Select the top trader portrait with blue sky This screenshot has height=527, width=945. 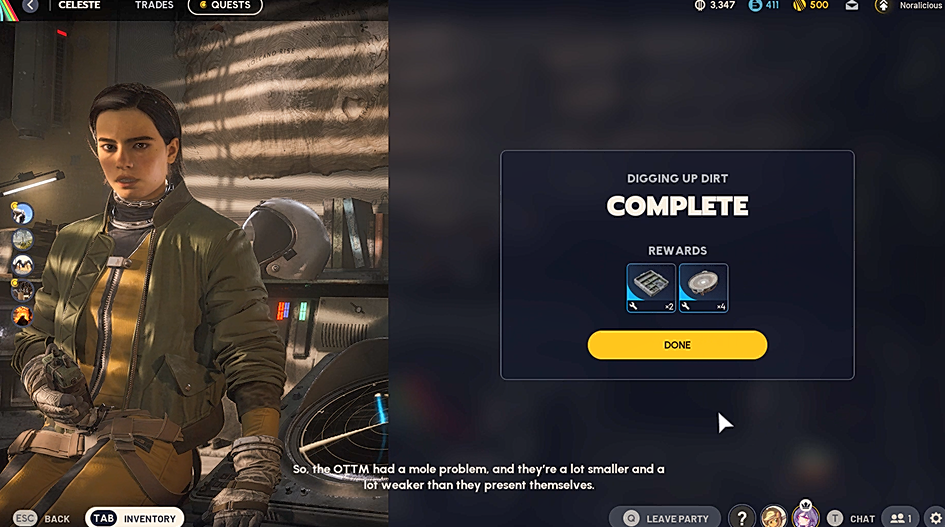click(x=22, y=213)
